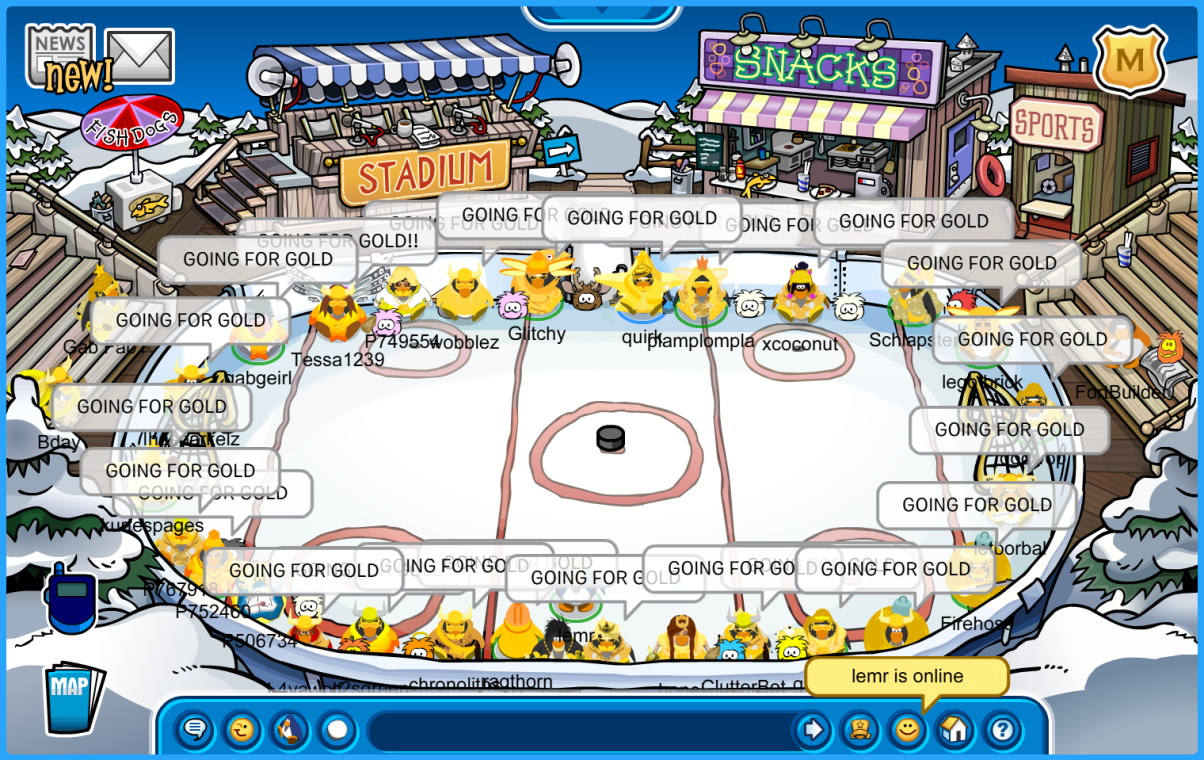Click the "lemr is online" notification
Image resolution: width=1204 pixels, height=760 pixels.
pyautogui.click(x=907, y=677)
